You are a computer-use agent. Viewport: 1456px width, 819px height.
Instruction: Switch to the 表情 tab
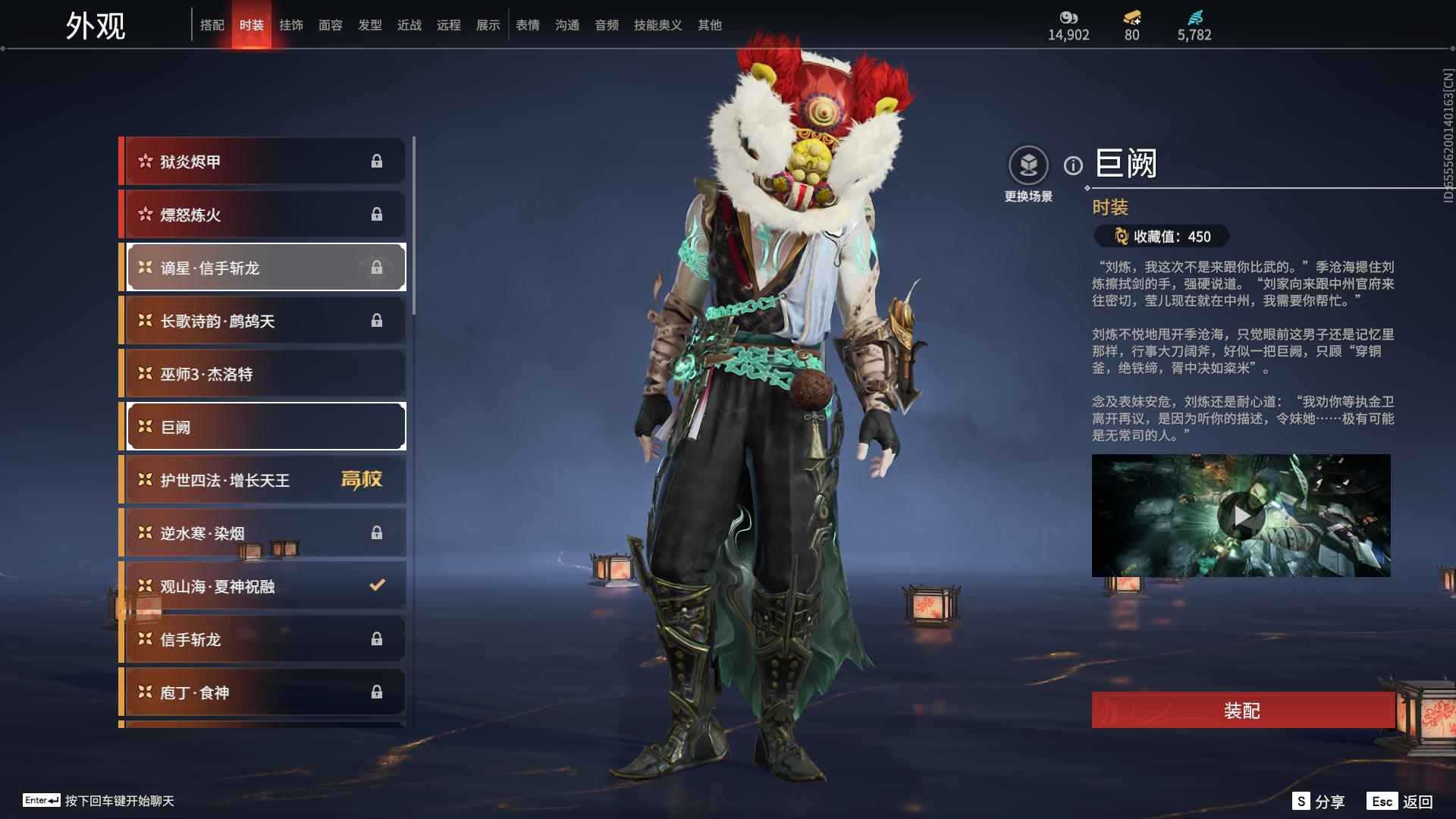pyautogui.click(x=528, y=24)
